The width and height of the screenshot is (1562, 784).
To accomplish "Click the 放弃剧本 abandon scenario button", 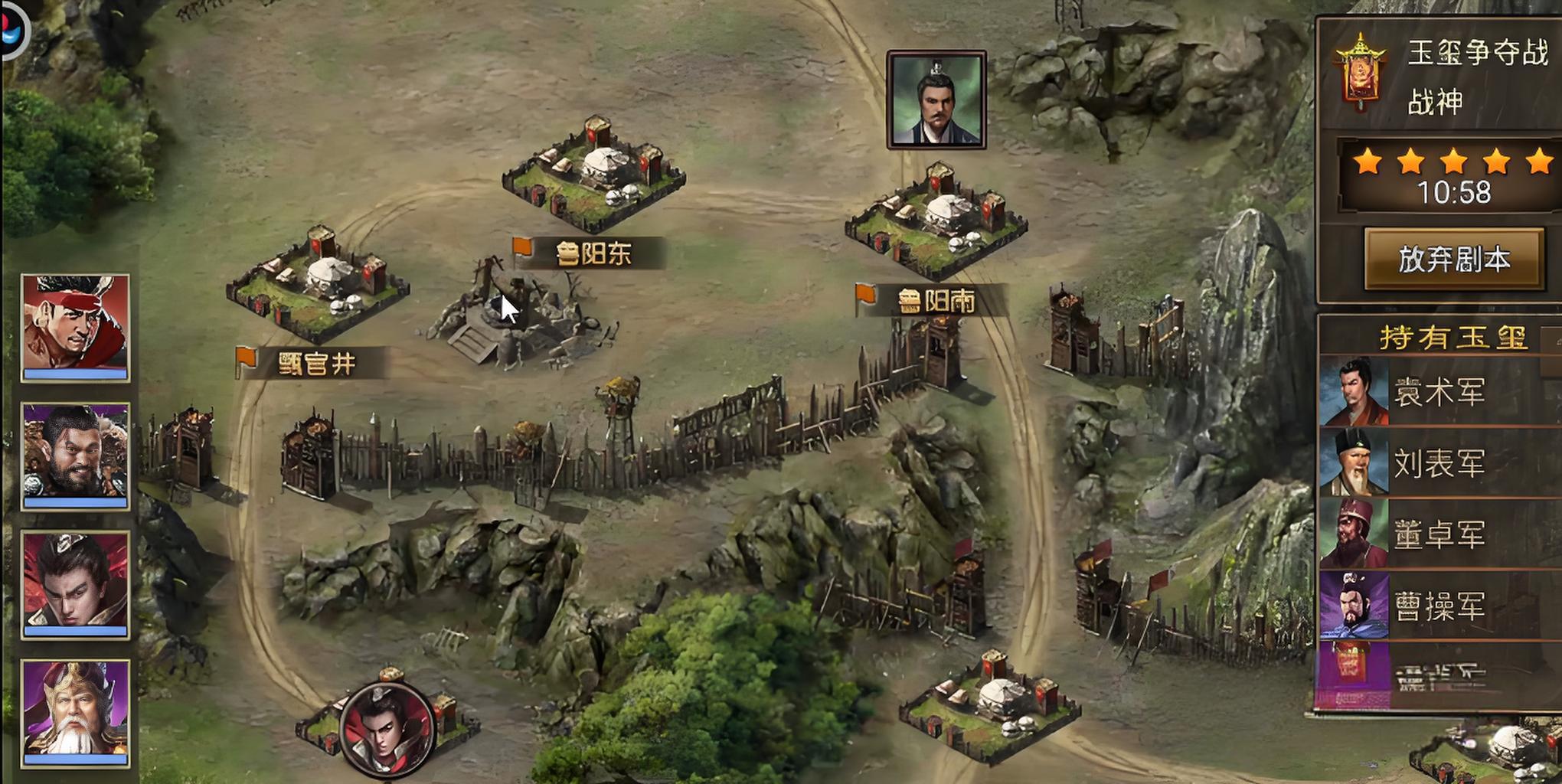I will coord(1453,260).
